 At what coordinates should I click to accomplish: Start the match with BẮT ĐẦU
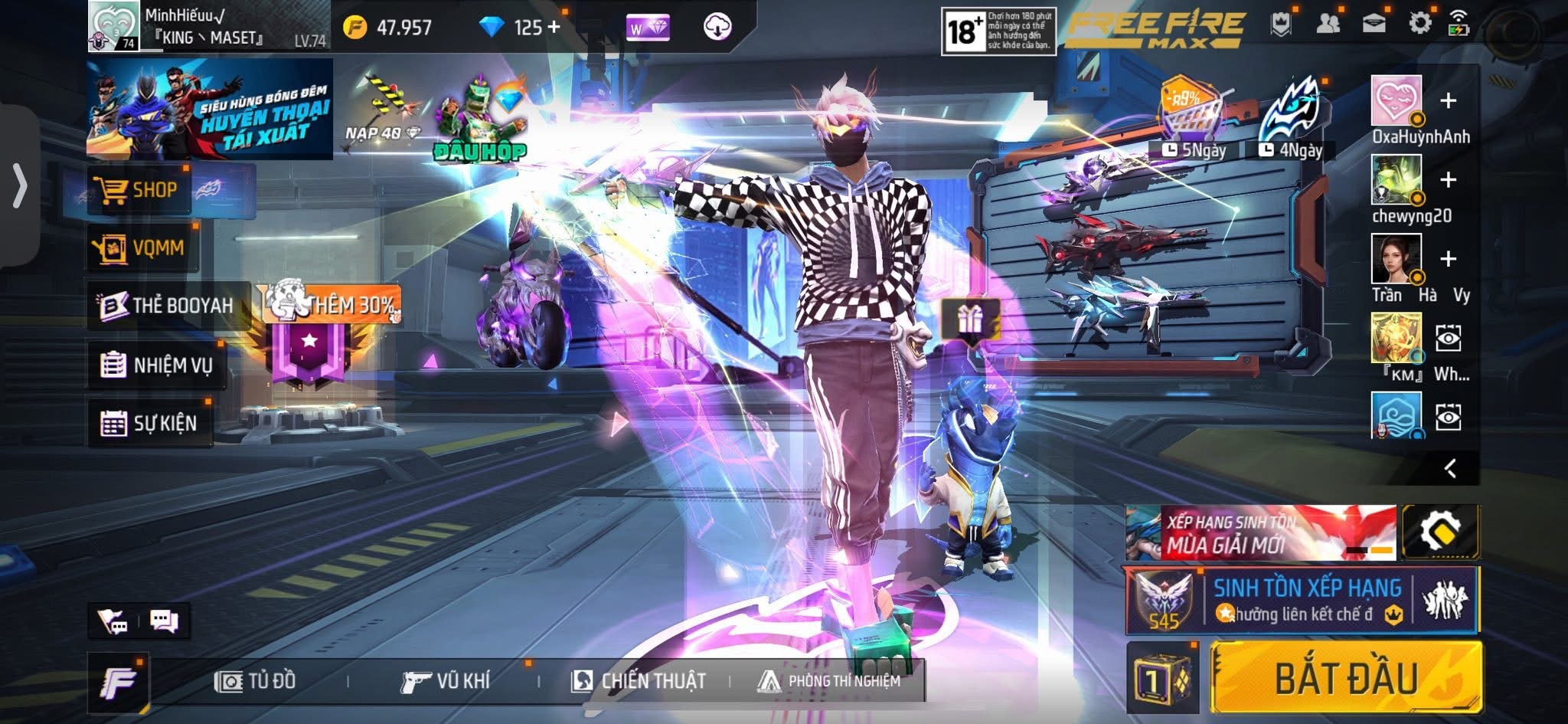(1345, 678)
